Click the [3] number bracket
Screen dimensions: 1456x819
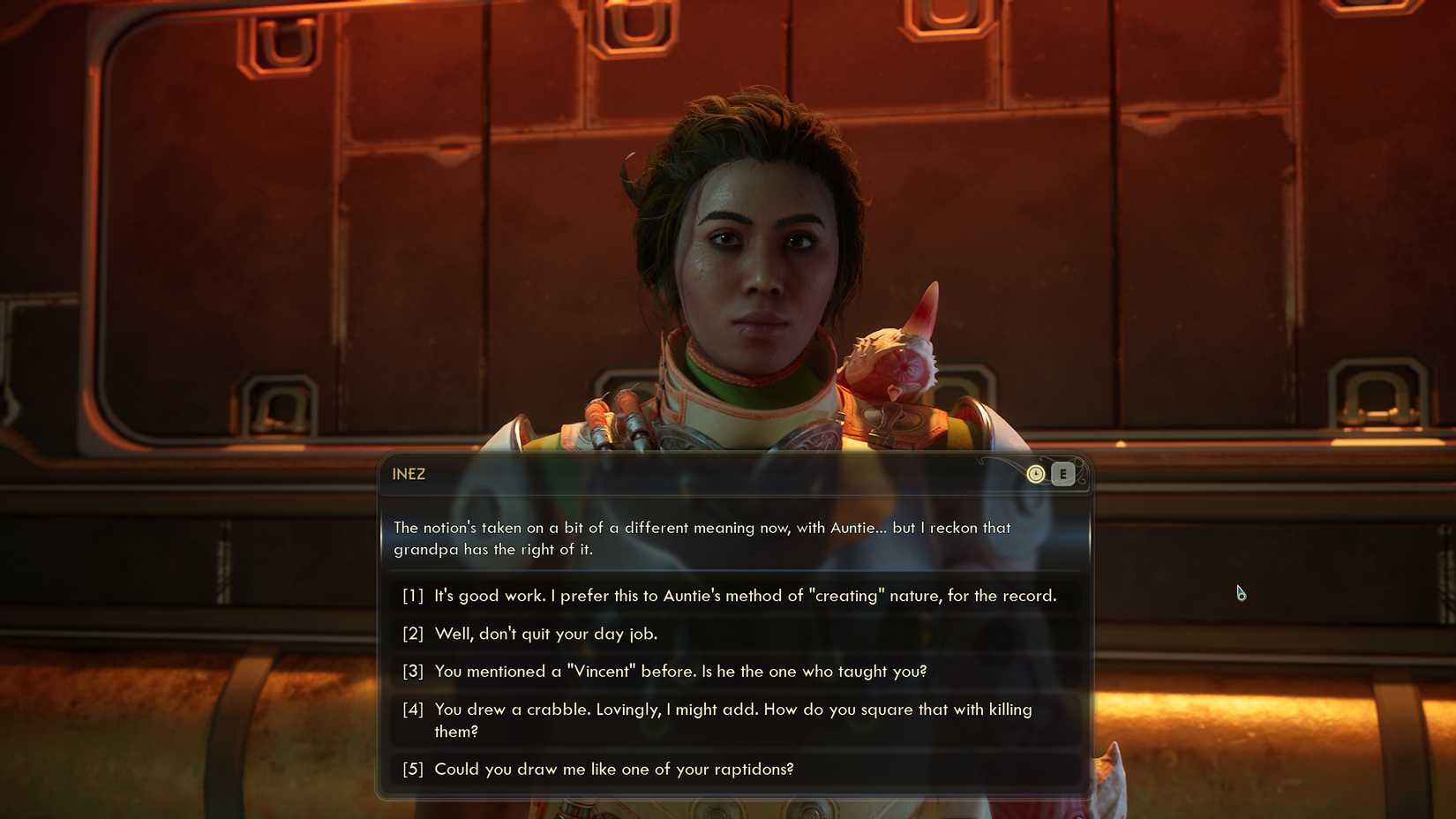tap(412, 672)
